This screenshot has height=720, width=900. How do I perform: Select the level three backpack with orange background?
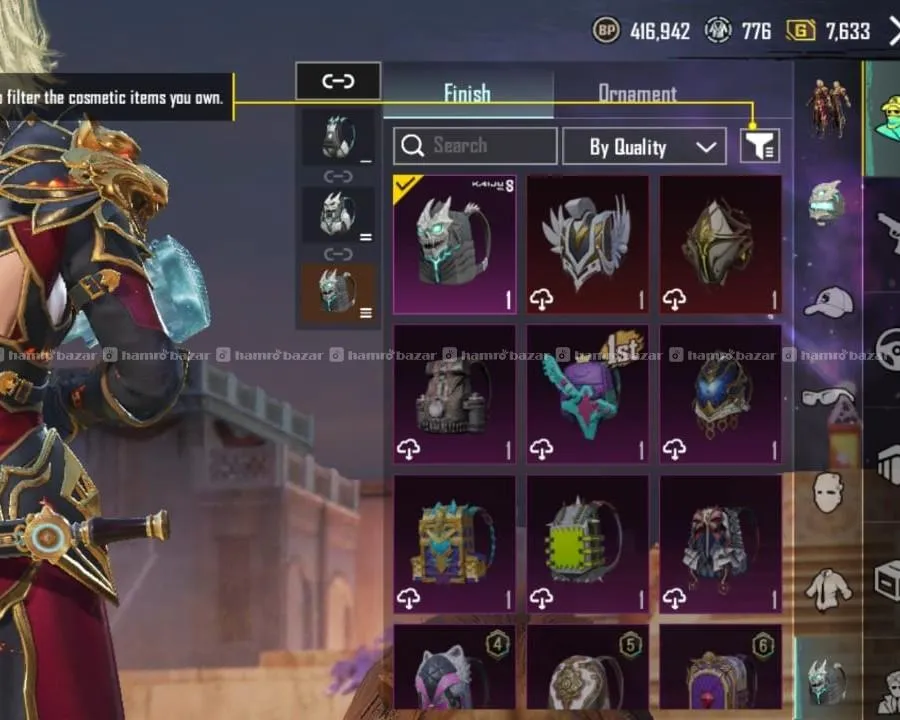338,294
